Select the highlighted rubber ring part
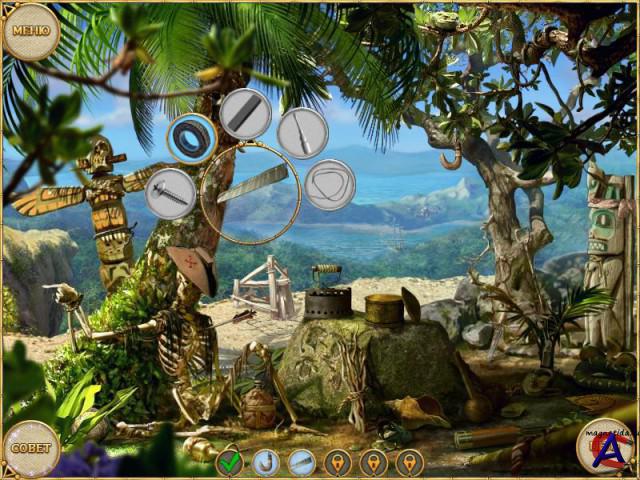640x480 pixels. pyautogui.click(x=192, y=137)
